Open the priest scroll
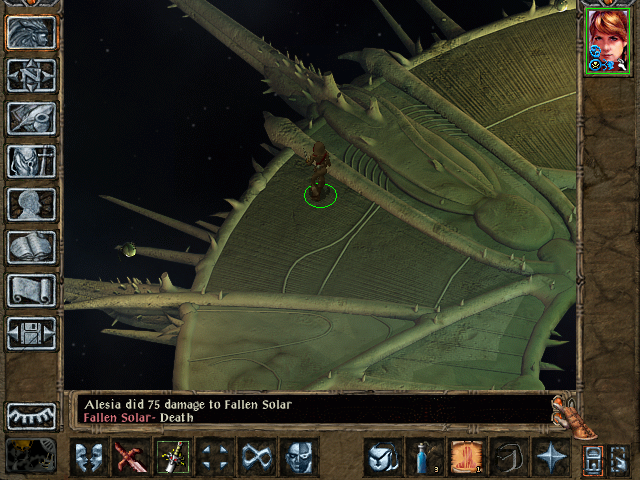The height and width of the screenshot is (480, 640). [x=31, y=290]
